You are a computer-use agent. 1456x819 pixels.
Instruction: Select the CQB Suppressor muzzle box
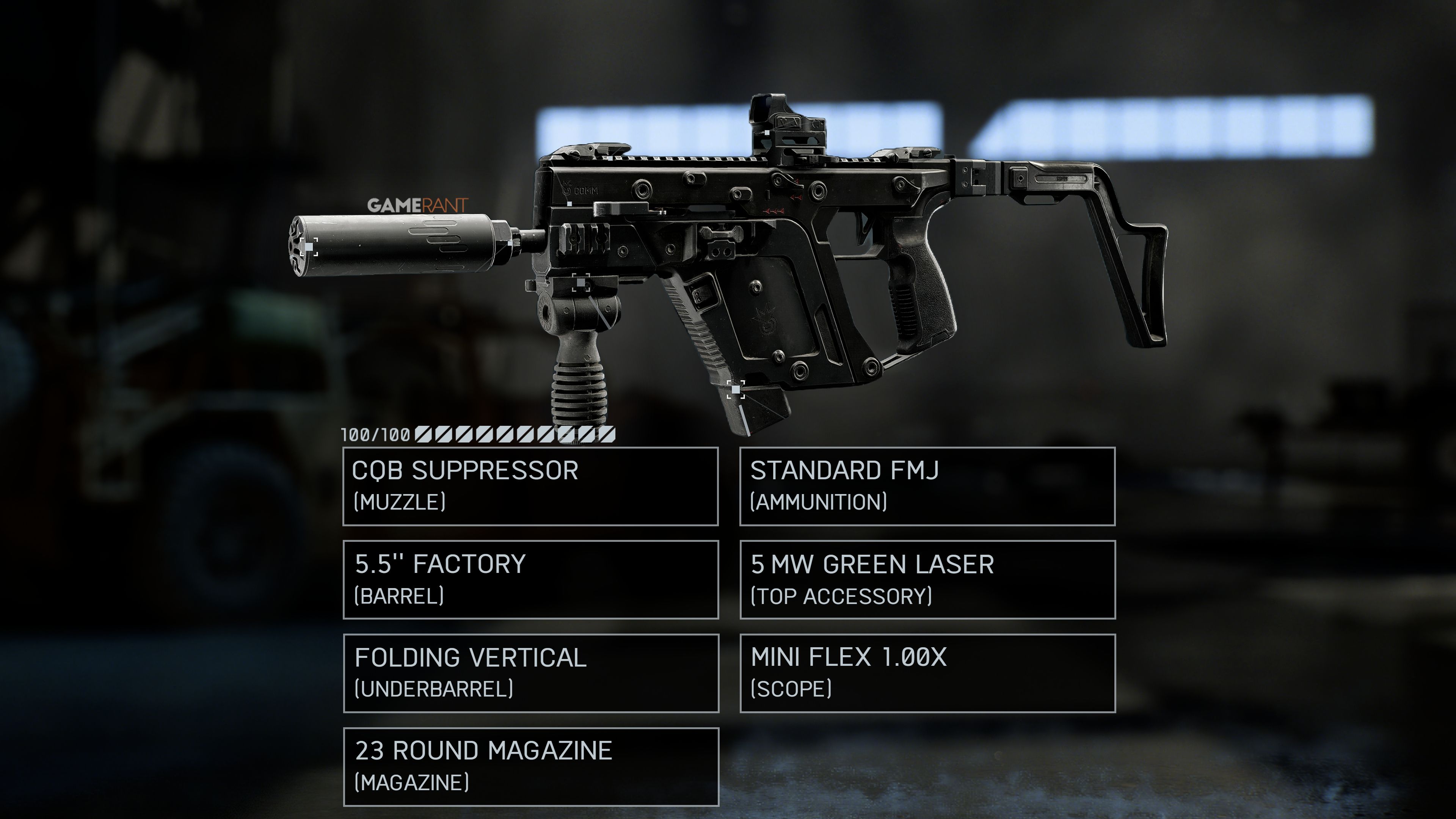[x=530, y=486]
